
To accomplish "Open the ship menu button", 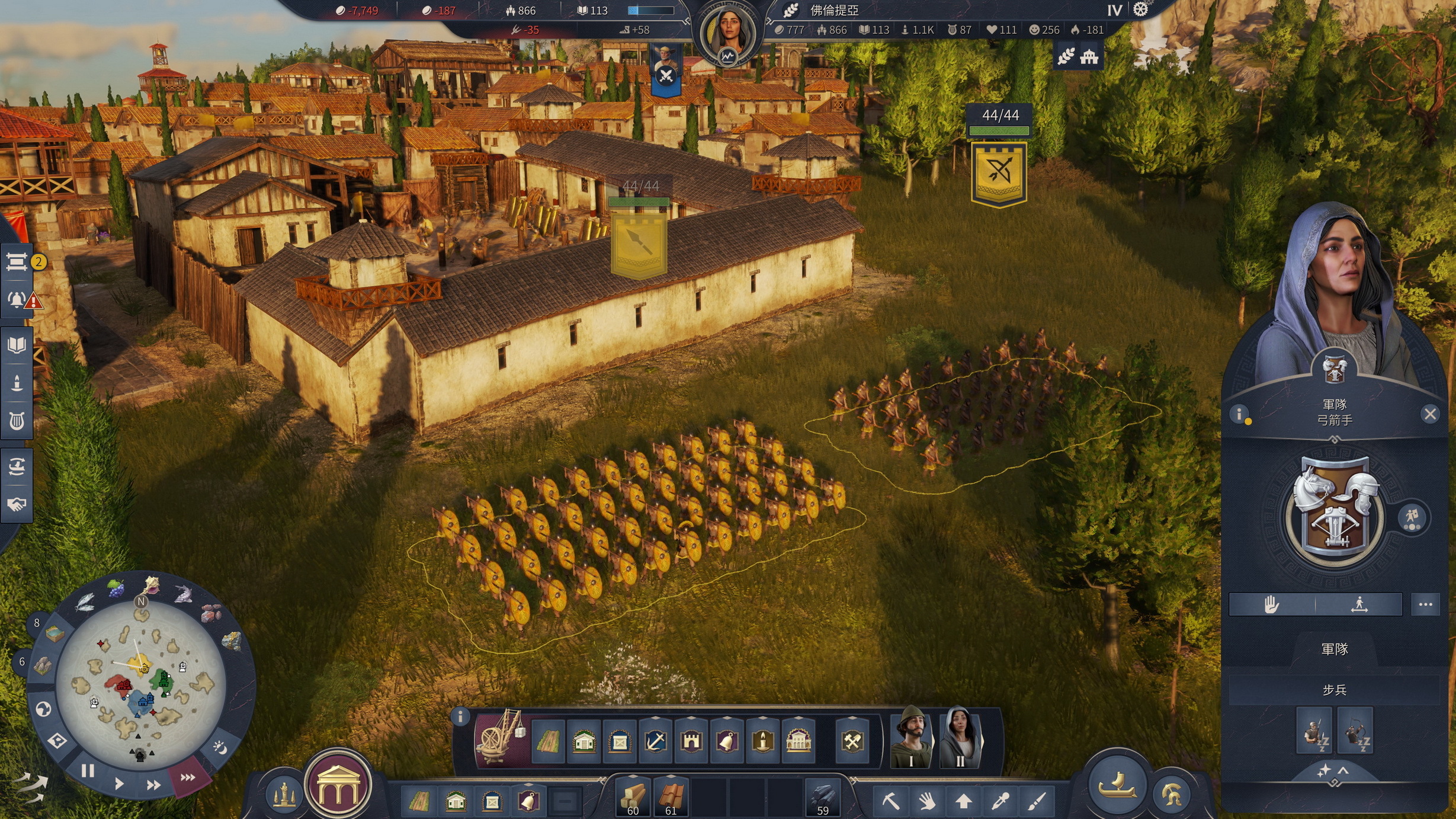I will click(1117, 786).
